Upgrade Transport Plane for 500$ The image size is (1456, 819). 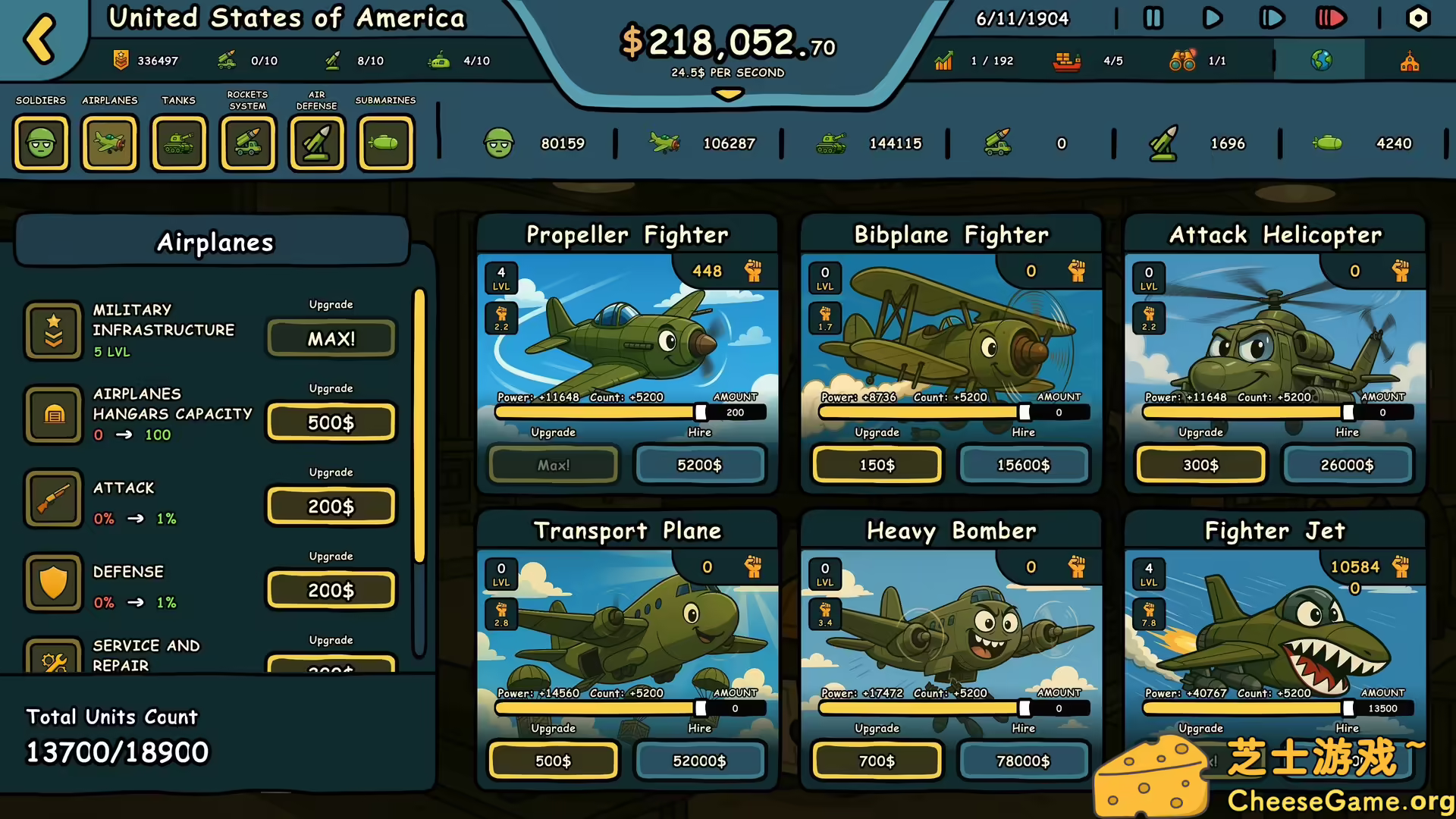553,761
